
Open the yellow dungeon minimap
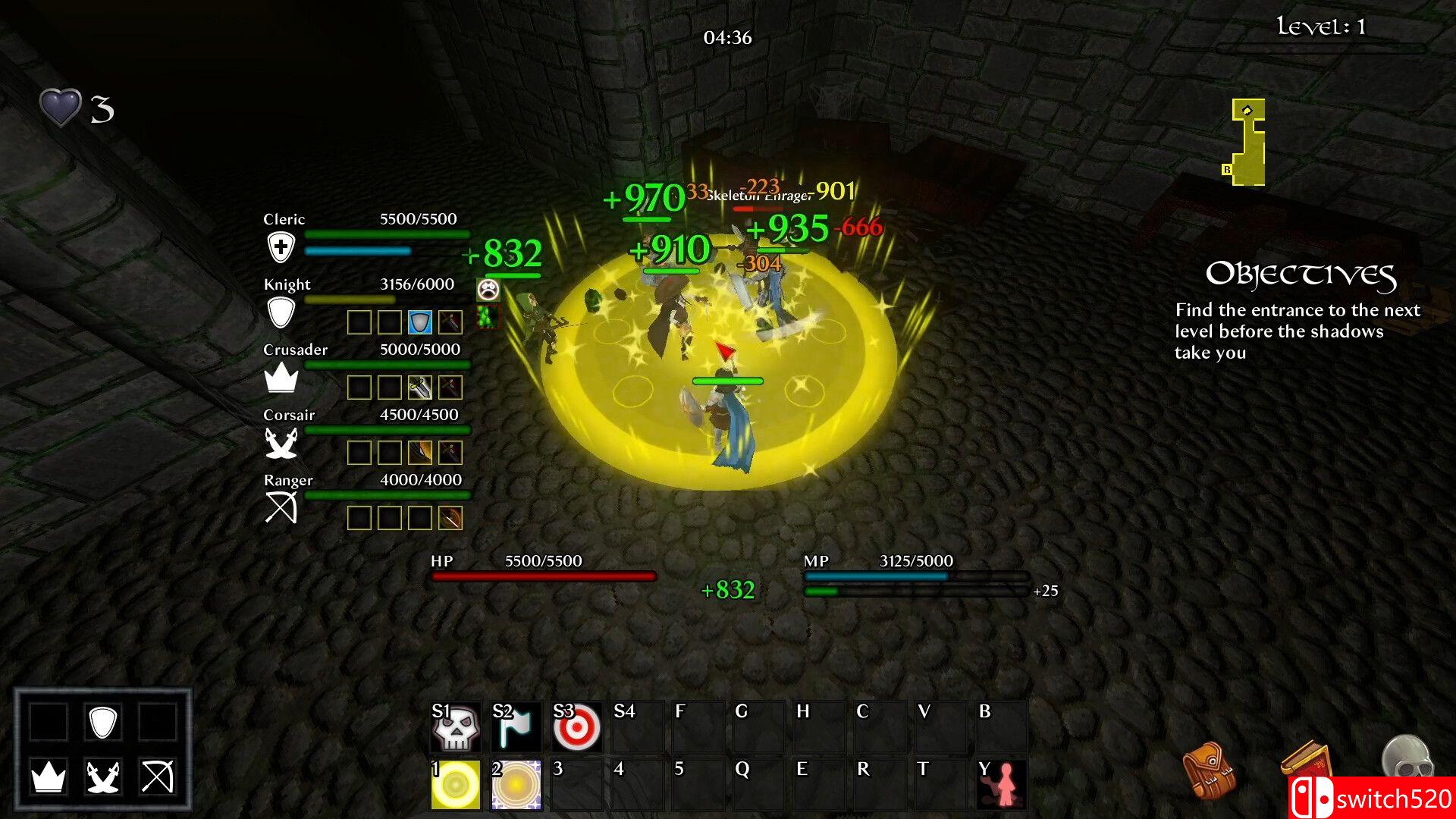[x=1247, y=143]
